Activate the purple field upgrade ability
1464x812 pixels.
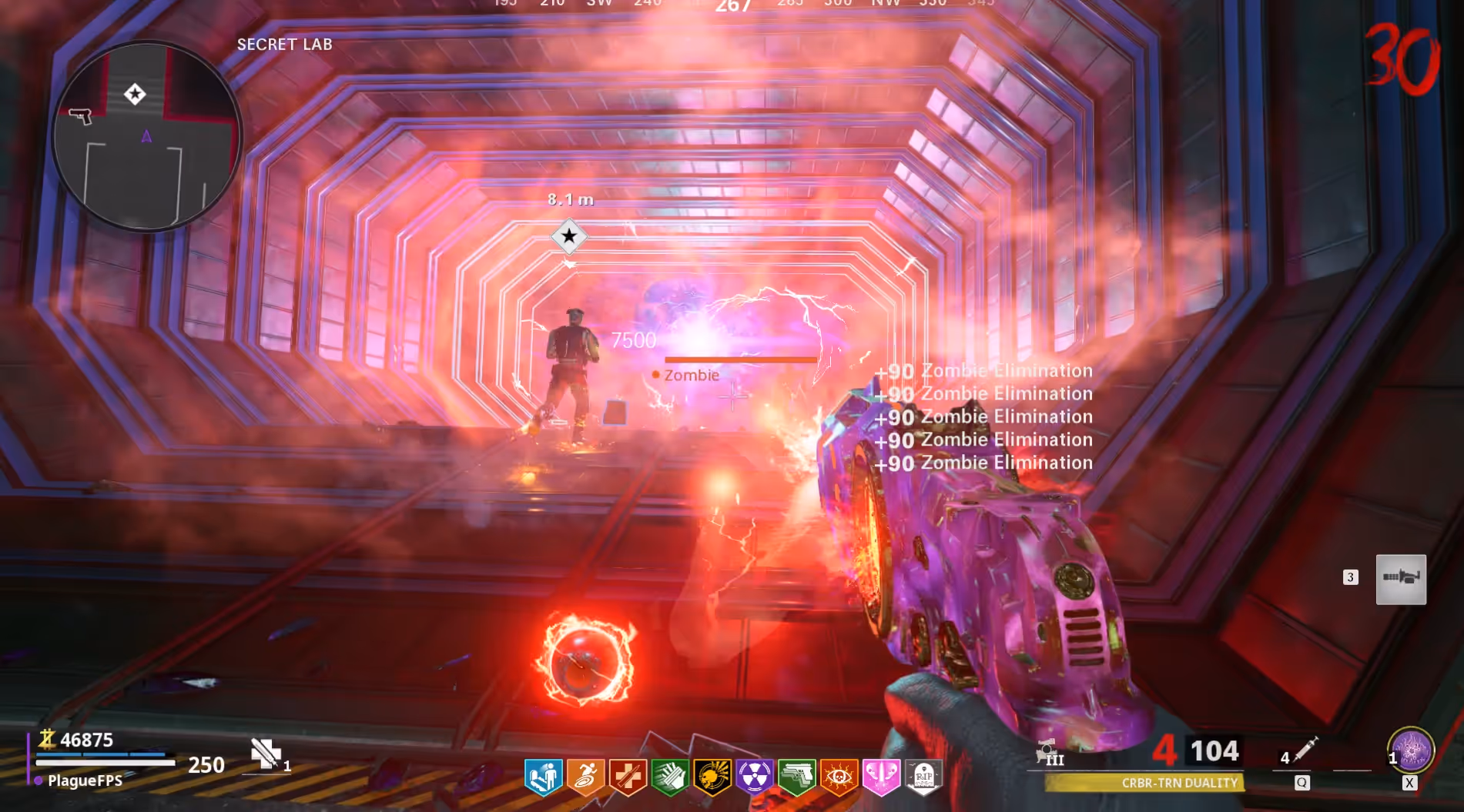(1411, 750)
